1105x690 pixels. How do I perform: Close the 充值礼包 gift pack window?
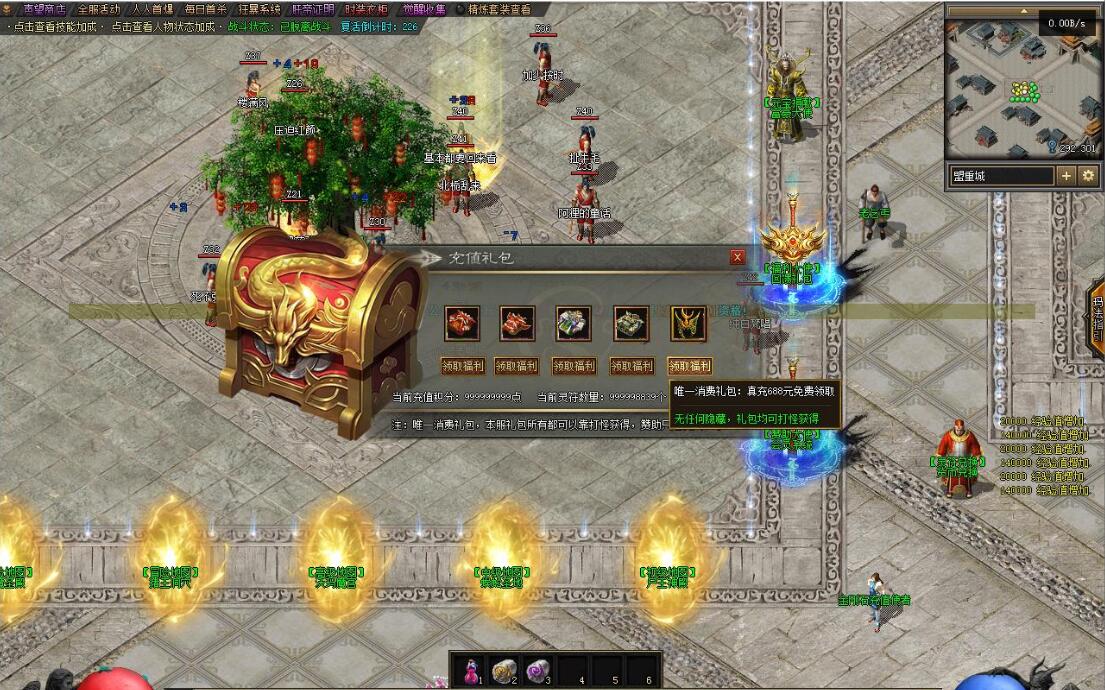pyautogui.click(x=737, y=257)
